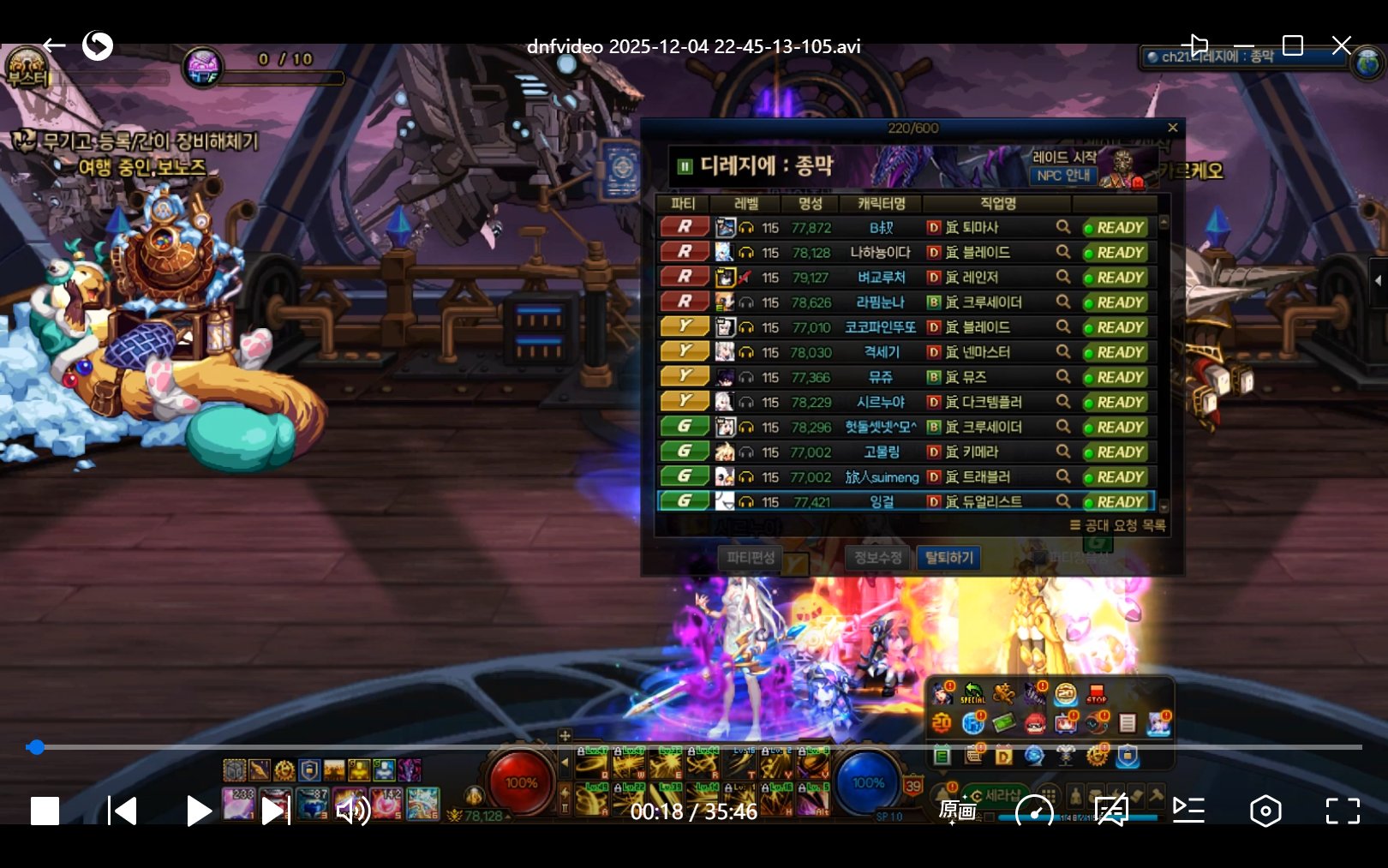
Task: Open the green E calendar event icon
Action: (942, 756)
